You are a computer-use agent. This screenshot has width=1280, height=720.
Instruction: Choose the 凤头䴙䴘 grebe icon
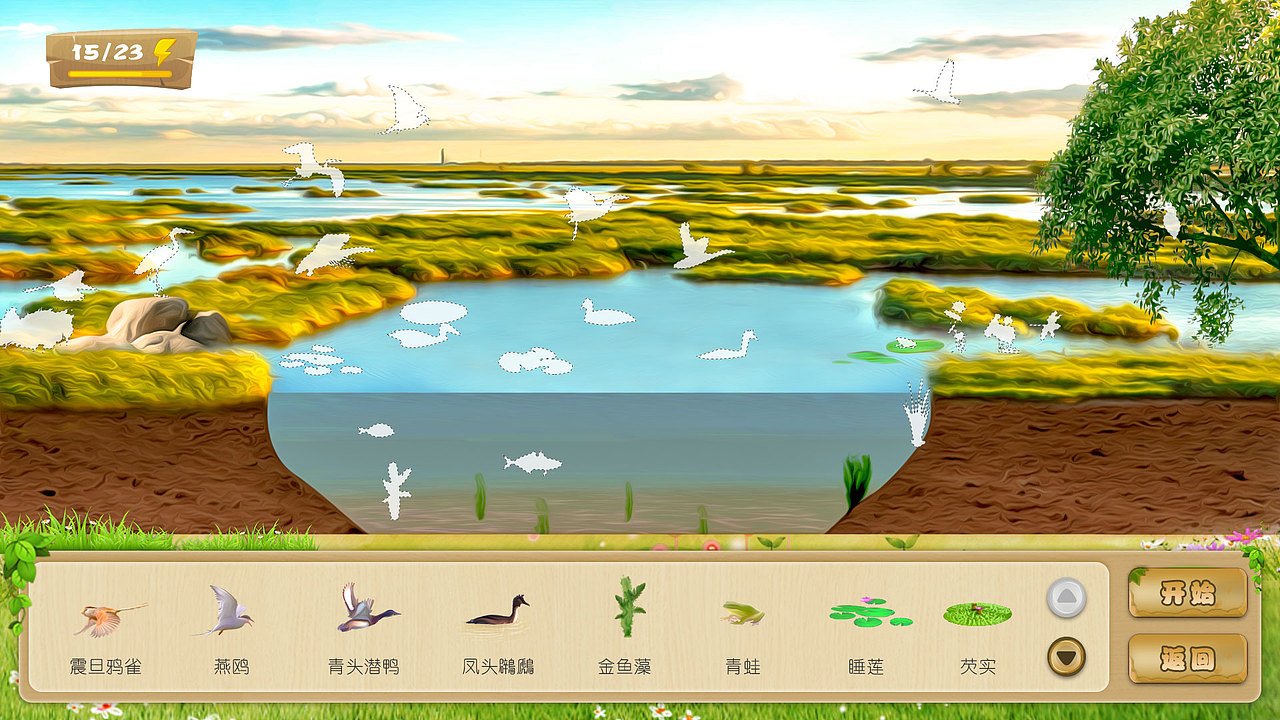pos(505,618)
